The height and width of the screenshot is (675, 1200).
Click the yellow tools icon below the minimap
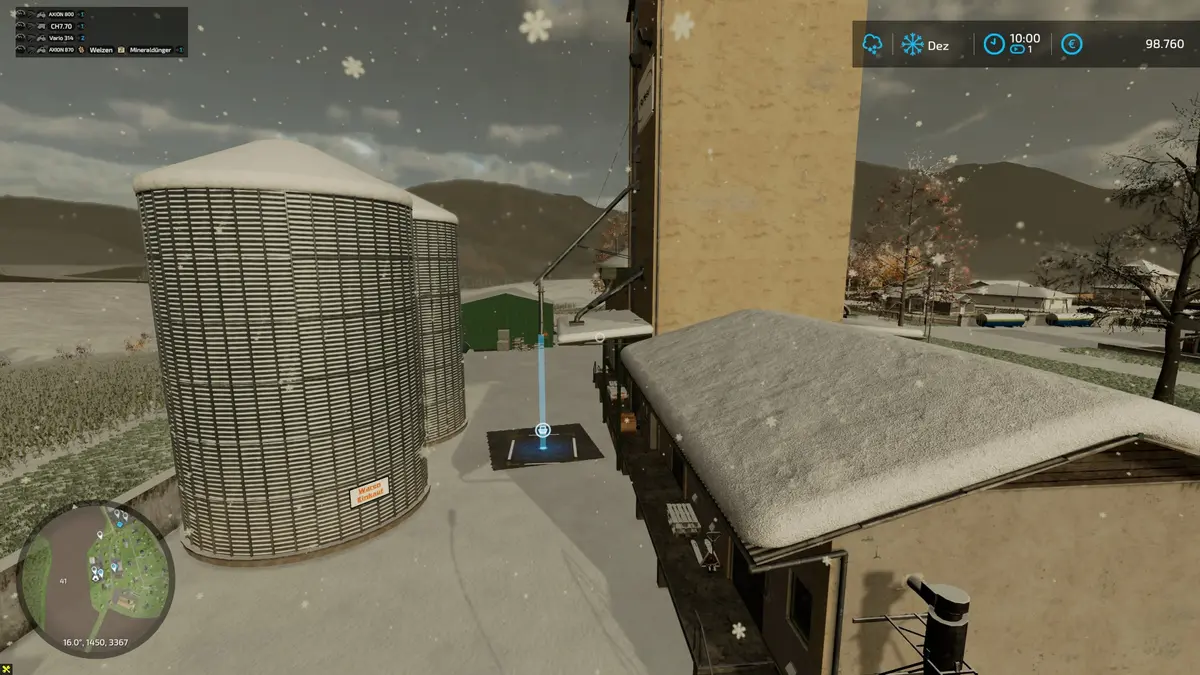(8, 668)
